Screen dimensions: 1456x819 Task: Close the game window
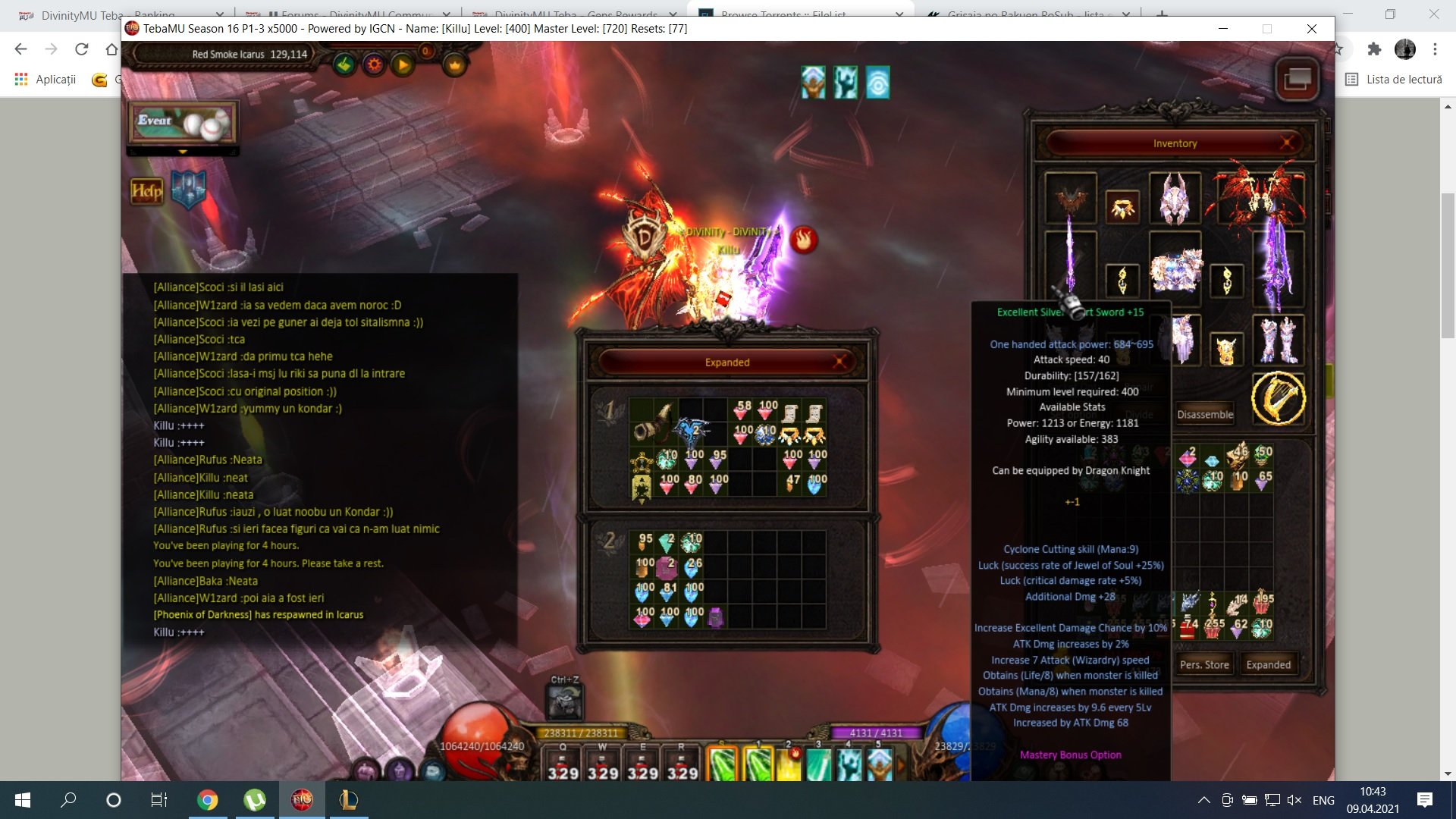coord(1311,29)
